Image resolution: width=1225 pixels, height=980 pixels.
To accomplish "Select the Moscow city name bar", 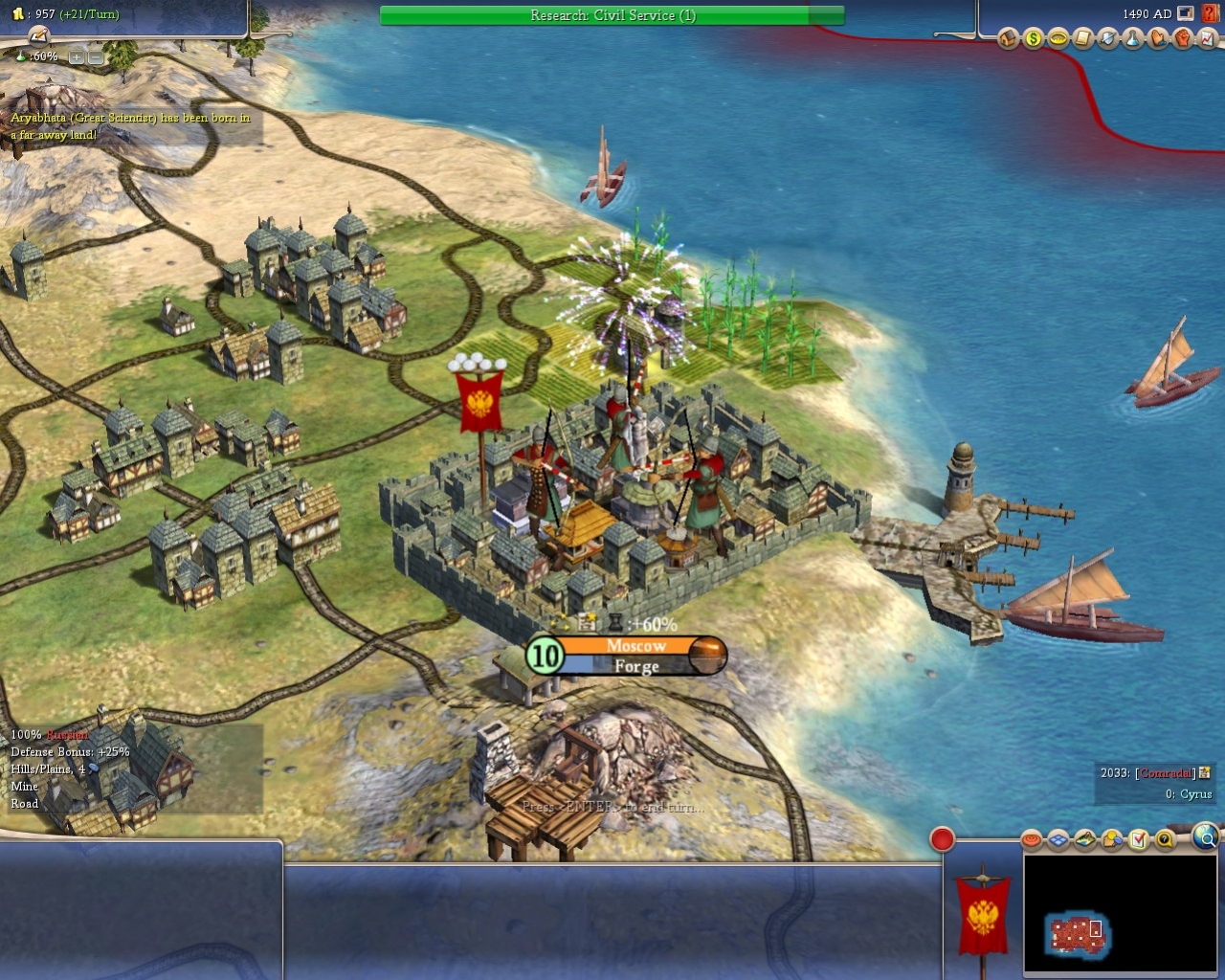I will coord(635,646).
